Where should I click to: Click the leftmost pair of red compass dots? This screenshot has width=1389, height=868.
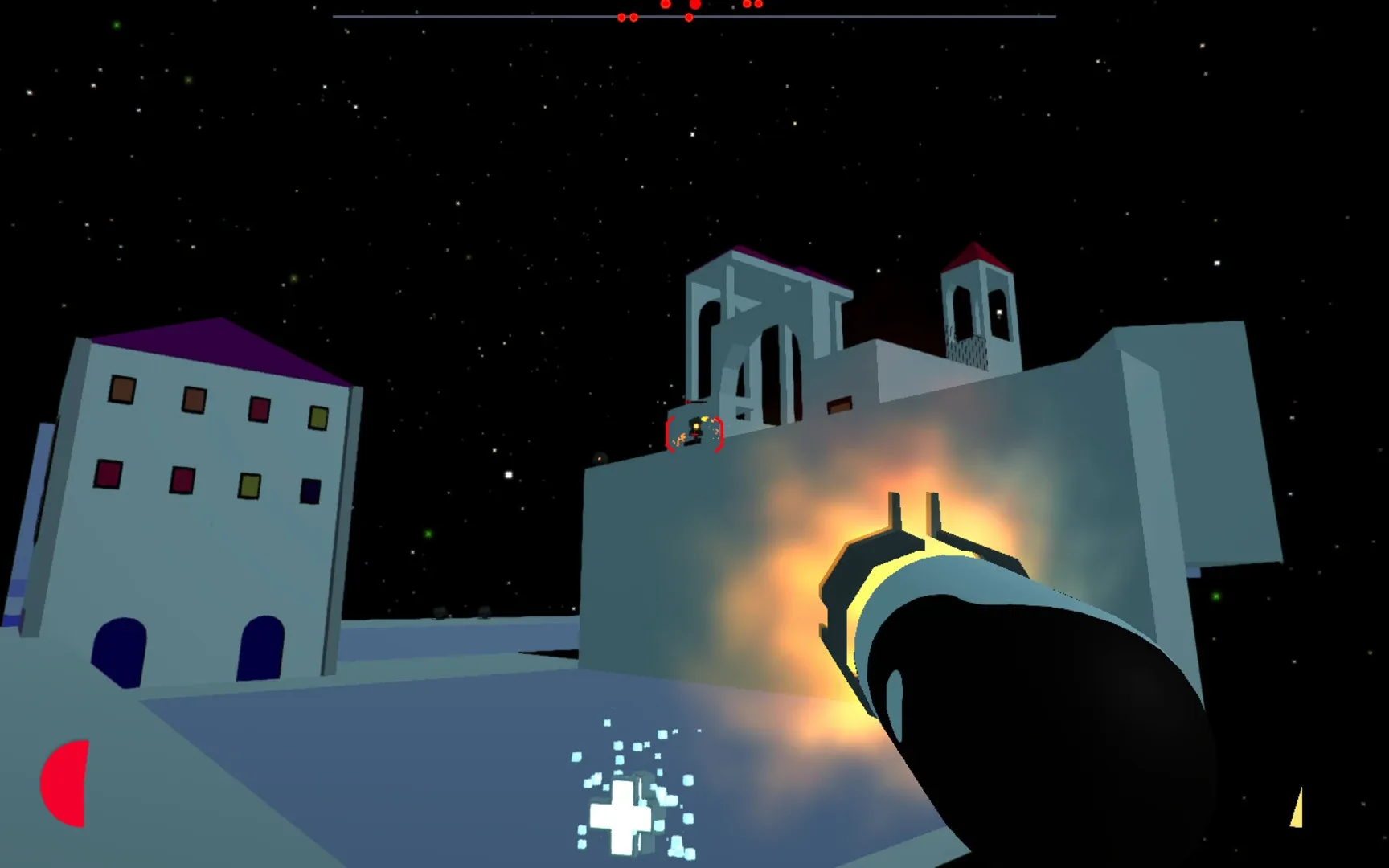(626, 15)
